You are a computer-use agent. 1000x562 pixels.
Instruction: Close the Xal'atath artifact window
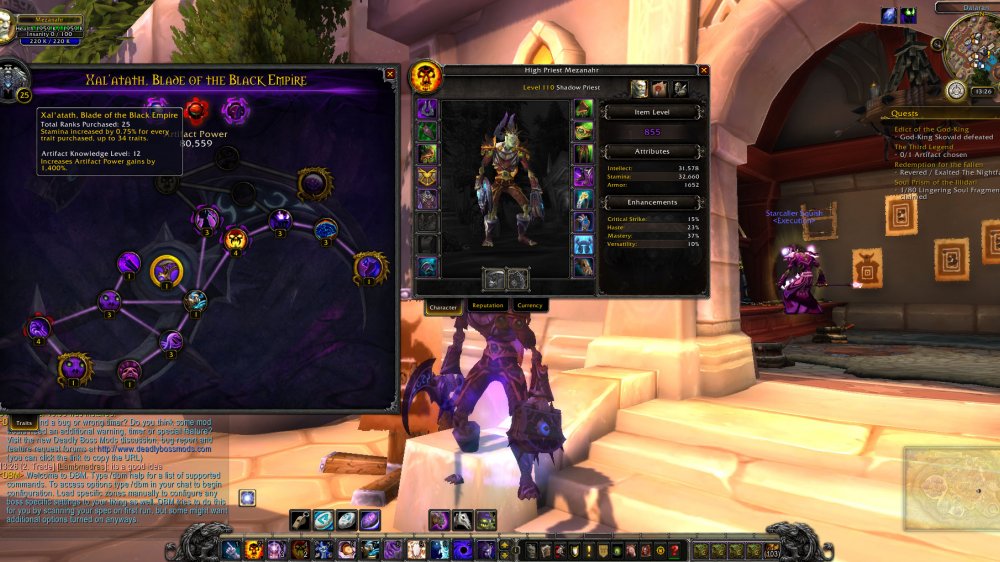coord(390,74)
